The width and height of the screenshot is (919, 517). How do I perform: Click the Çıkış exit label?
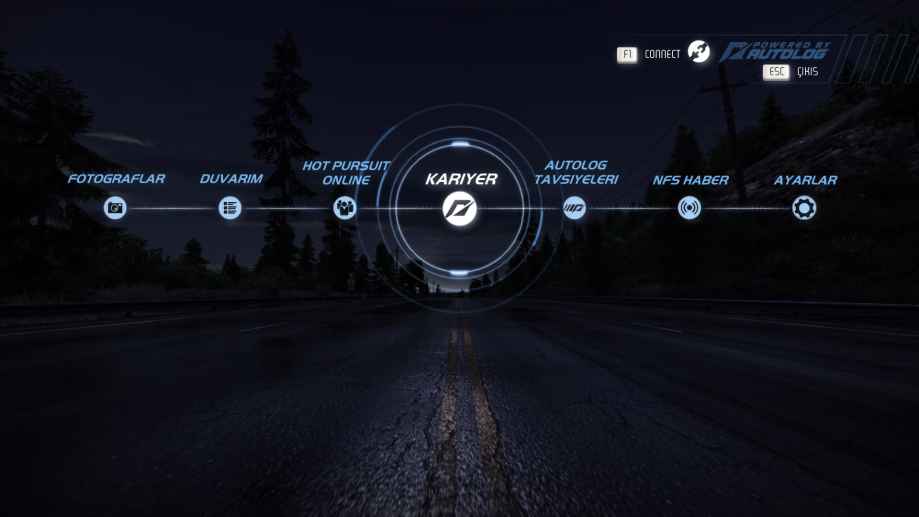click(x=807, y=72)
